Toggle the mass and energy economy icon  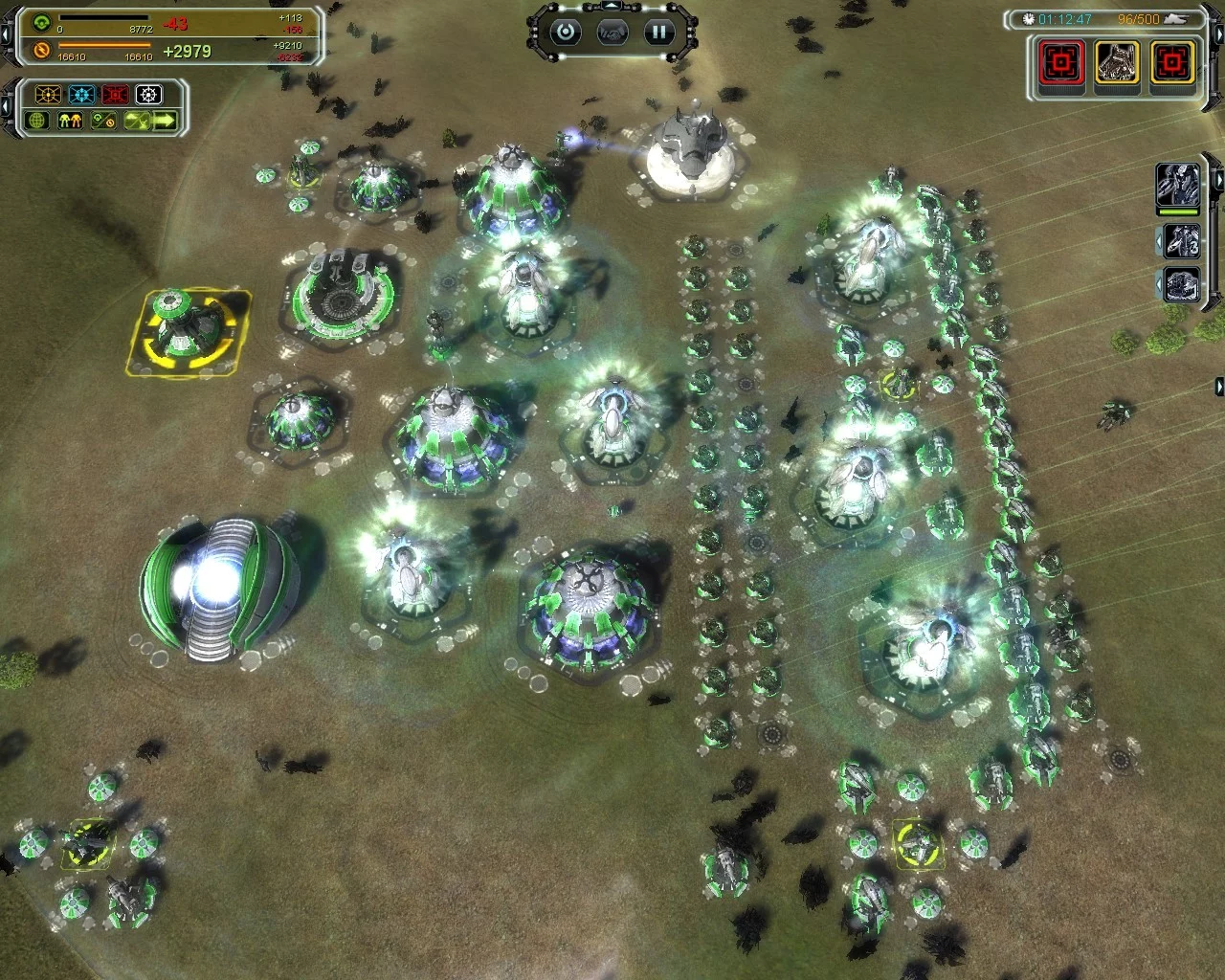pyautogui.click(x=102, y=121)
